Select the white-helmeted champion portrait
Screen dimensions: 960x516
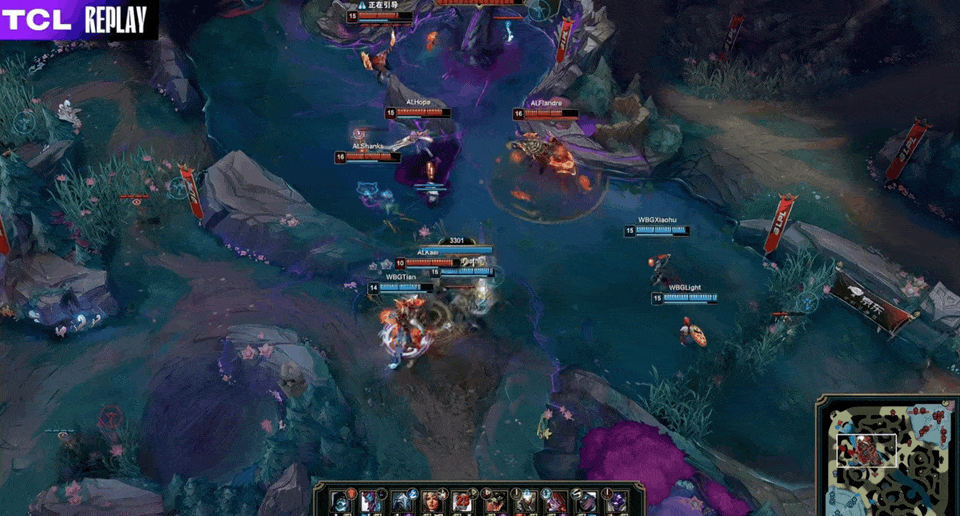coord(402,500)
